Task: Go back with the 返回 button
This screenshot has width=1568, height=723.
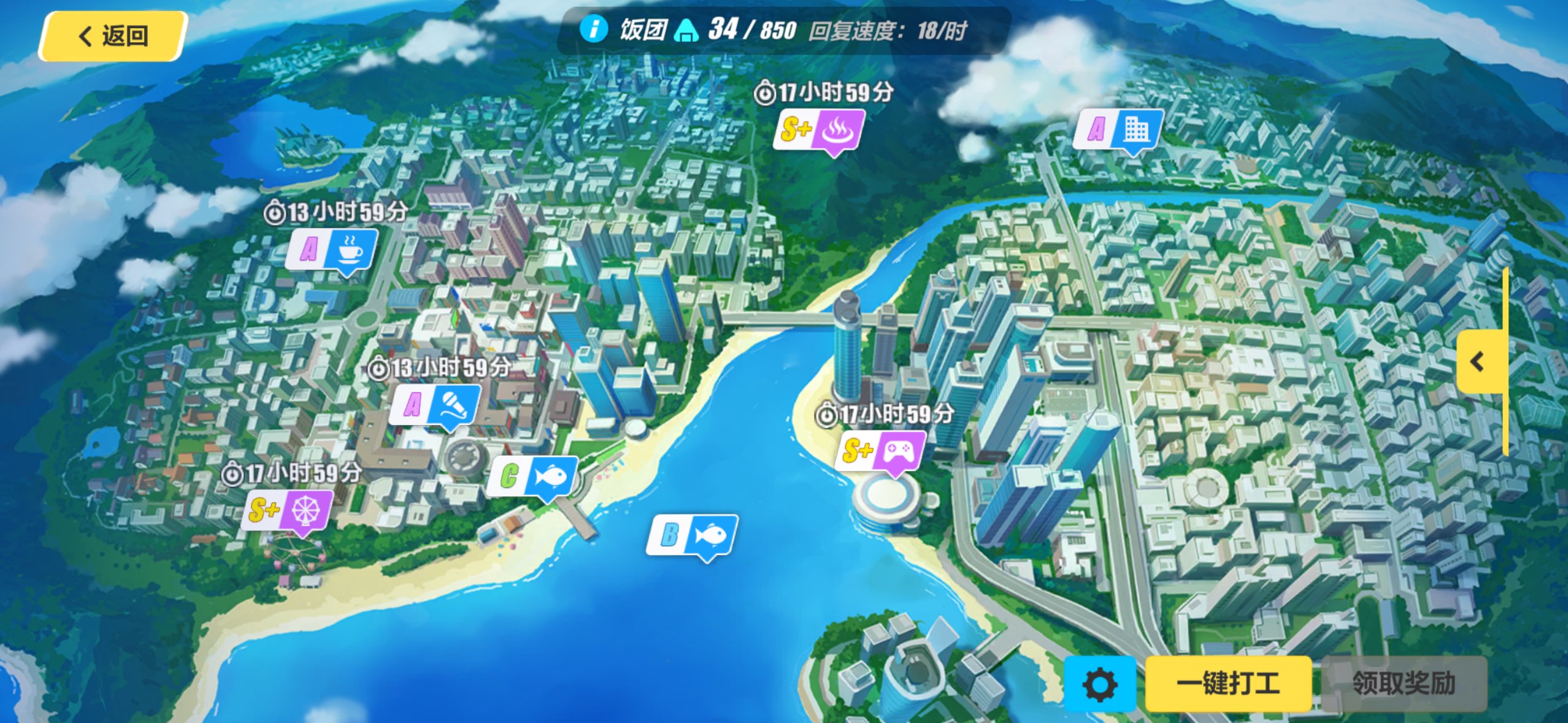Action: coord(113,36)
